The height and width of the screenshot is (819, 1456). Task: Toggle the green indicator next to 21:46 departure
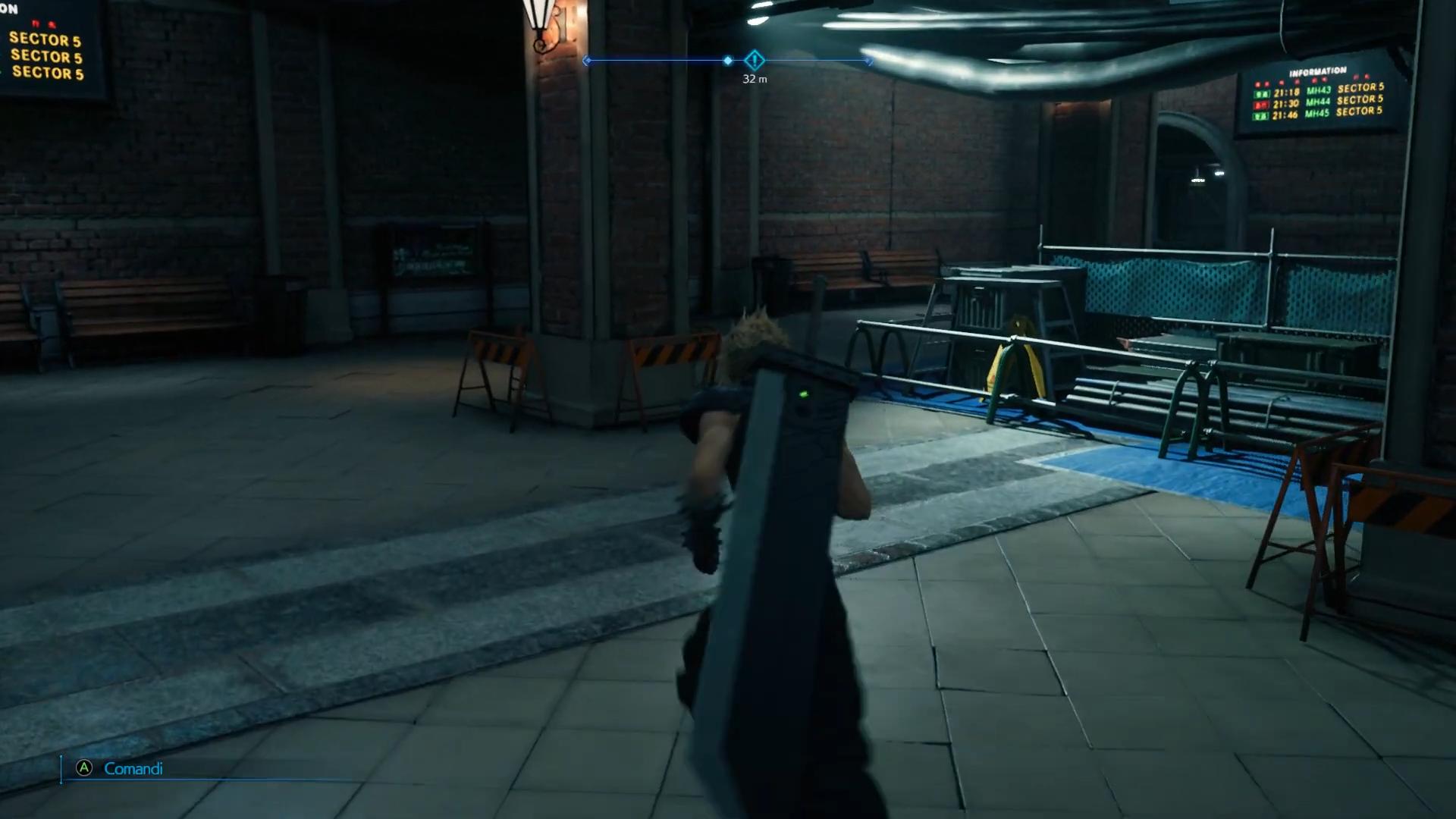pyautogui.click(x=1261, y=115)
